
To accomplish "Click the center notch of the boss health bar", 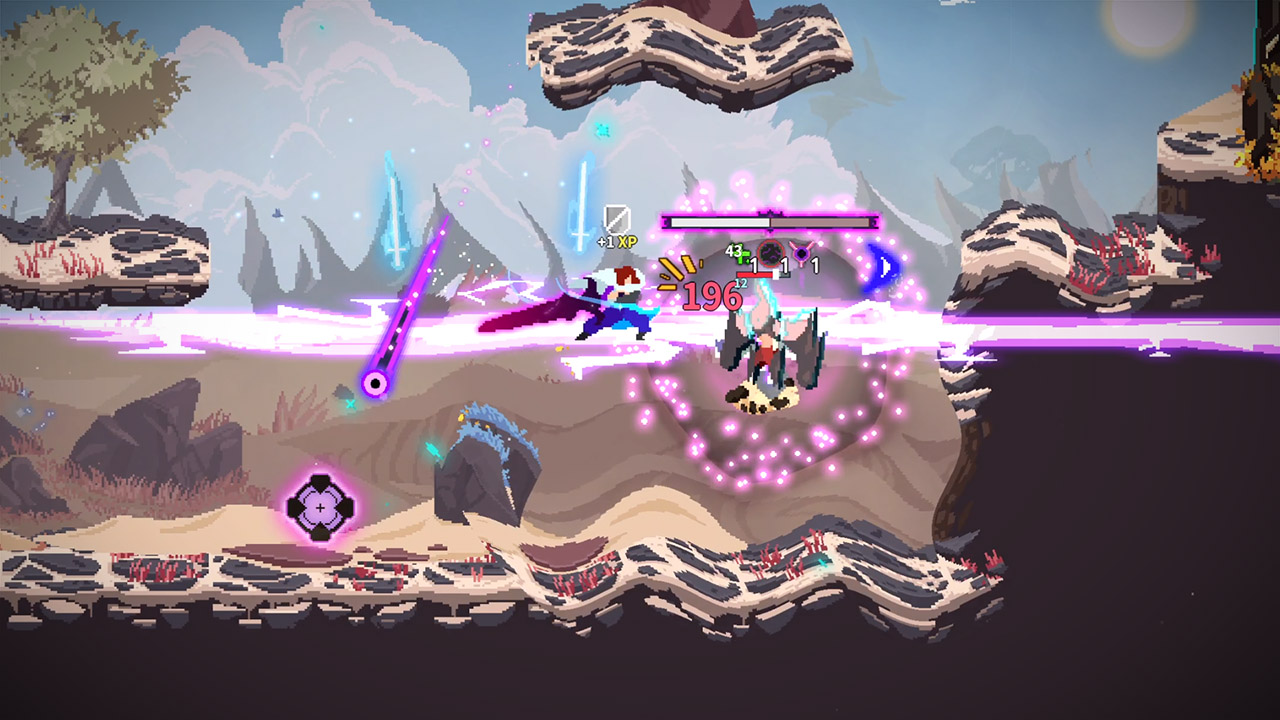I will [771, 212].
